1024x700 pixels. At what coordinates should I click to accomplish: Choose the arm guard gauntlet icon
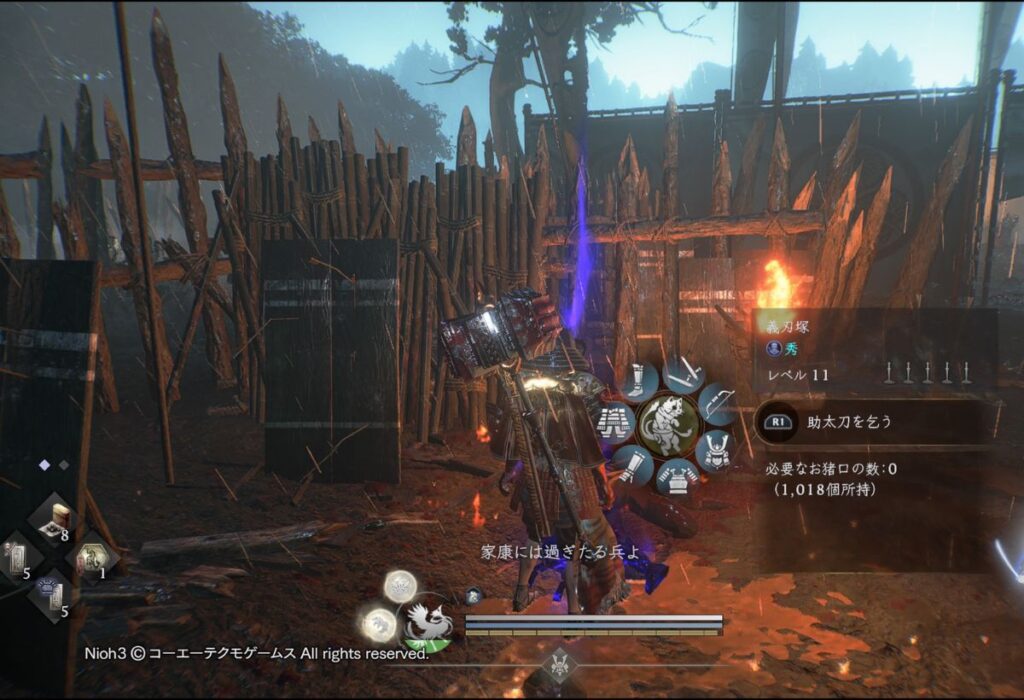coord(633,464)
